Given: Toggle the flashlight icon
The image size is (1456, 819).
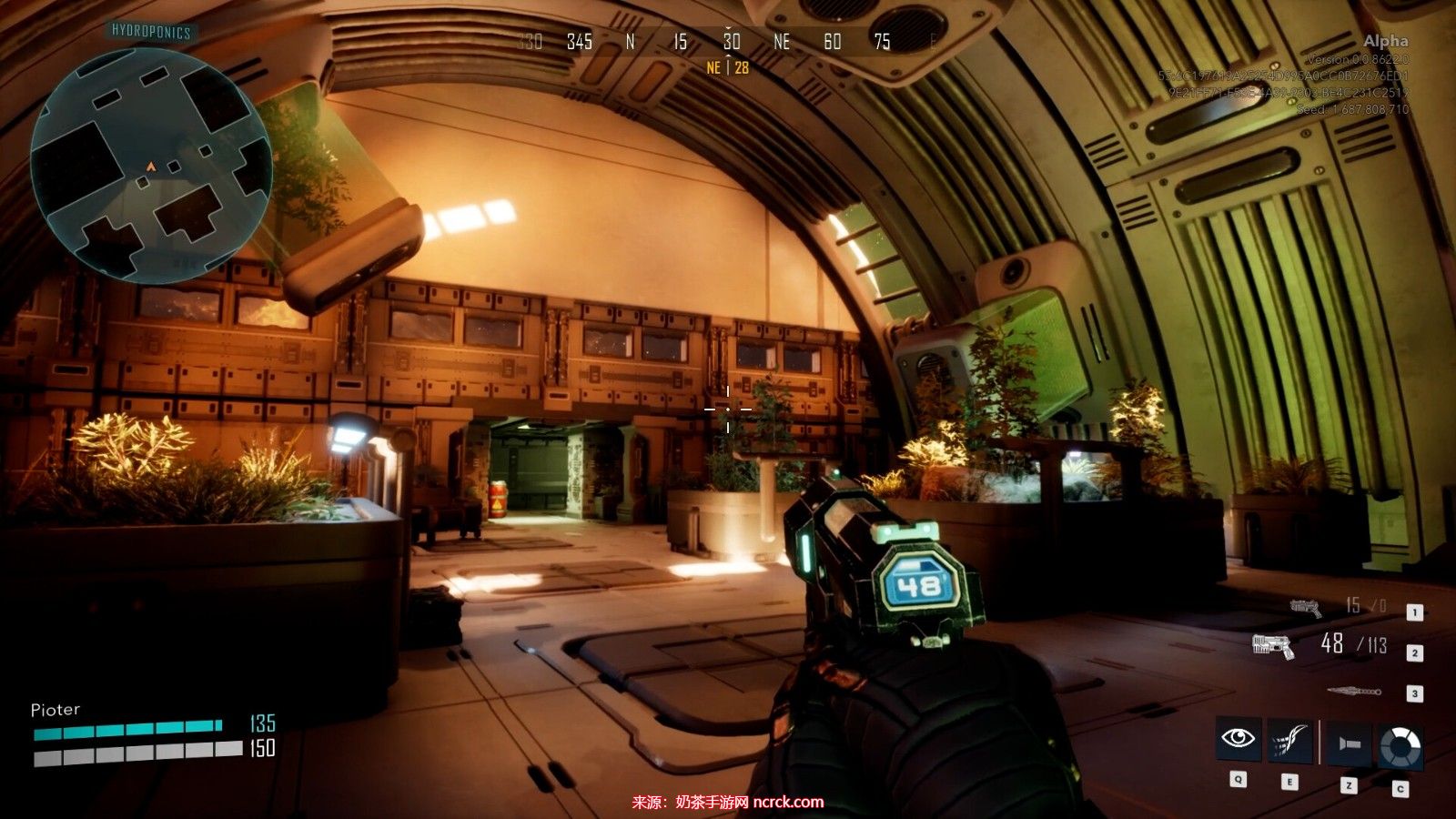Looking at the screenshot, I should (1349, 743).
